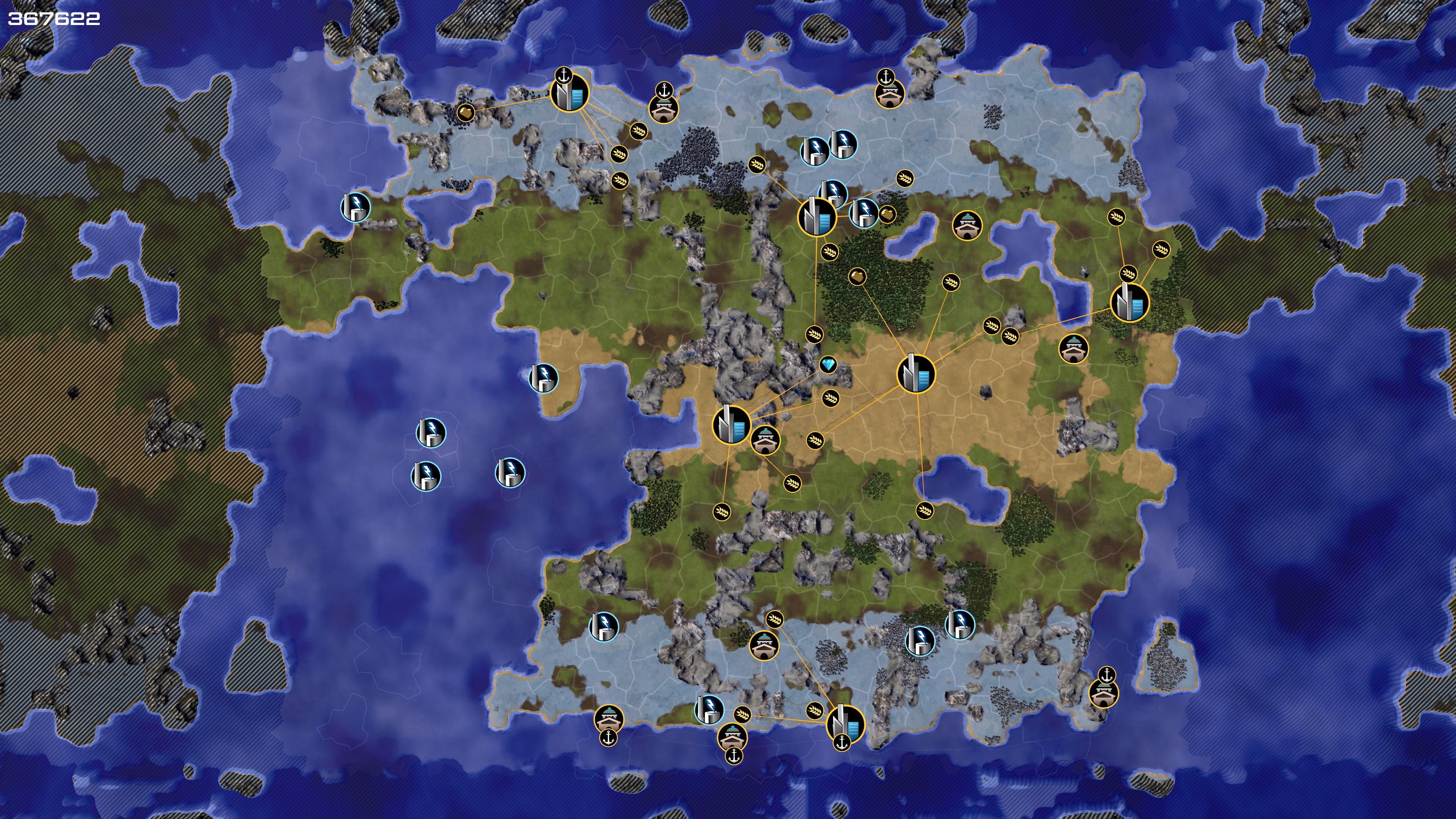Click the gold nugget marker inside the forest

[857, 276]
